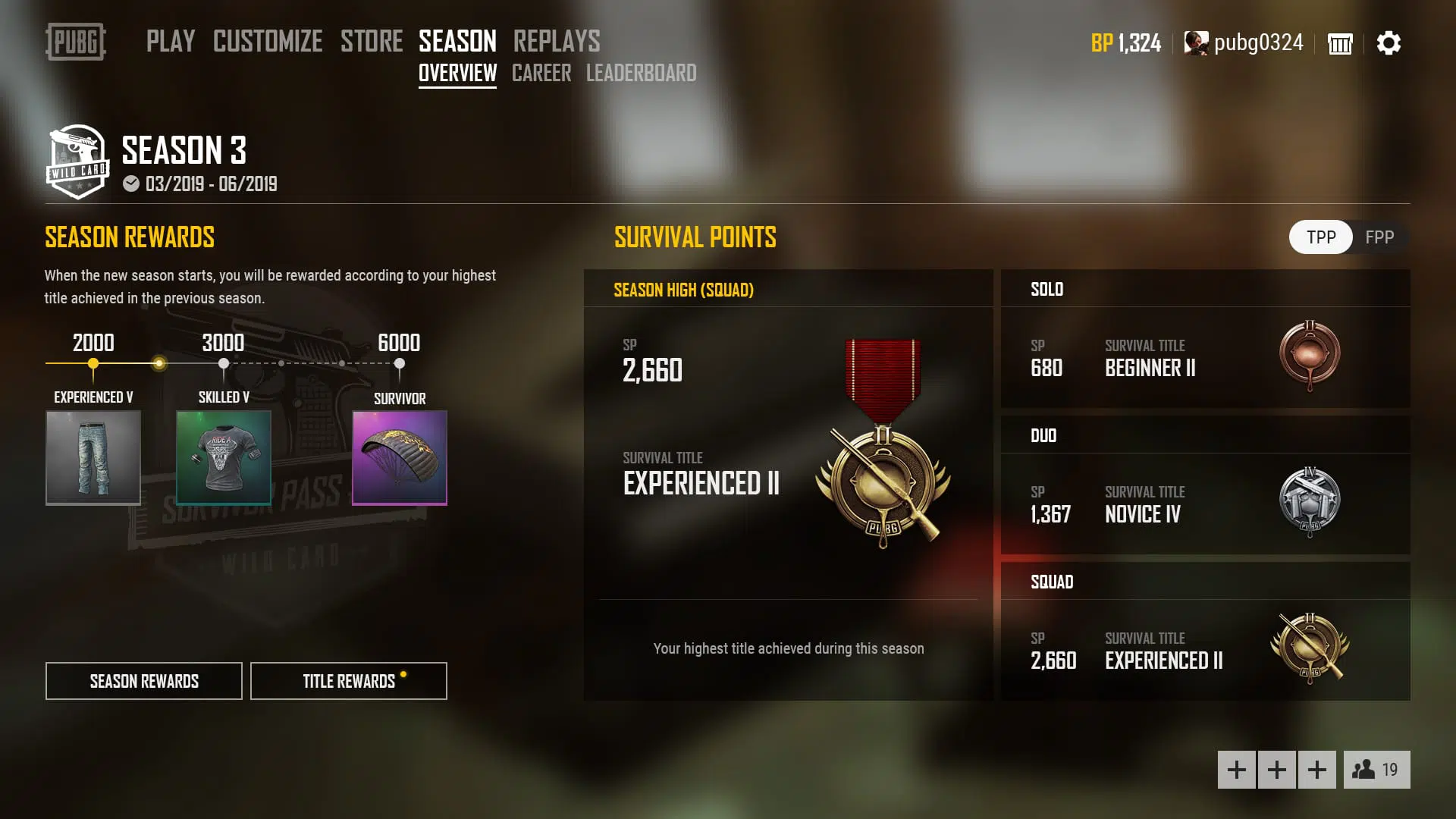Viewport: 1456px width, 819px height.
Task: Switch to FPP mode
Action: pos(1381,237)
